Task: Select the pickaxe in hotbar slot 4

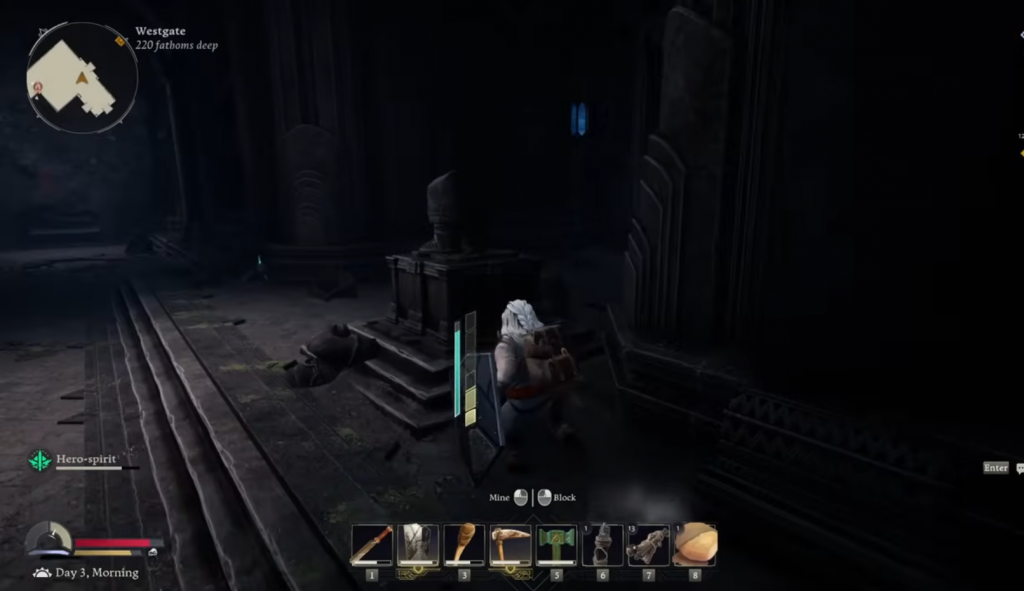Action: [510, 545]
